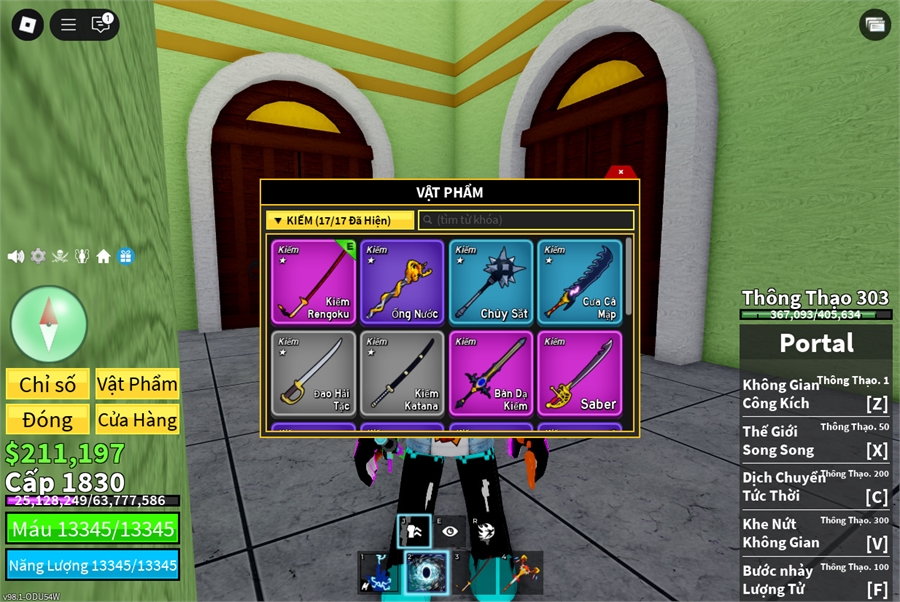Screen dimensions: 900x602
Task: Choose the Kiếm Katana slot
Action: [x=402, y=373]
